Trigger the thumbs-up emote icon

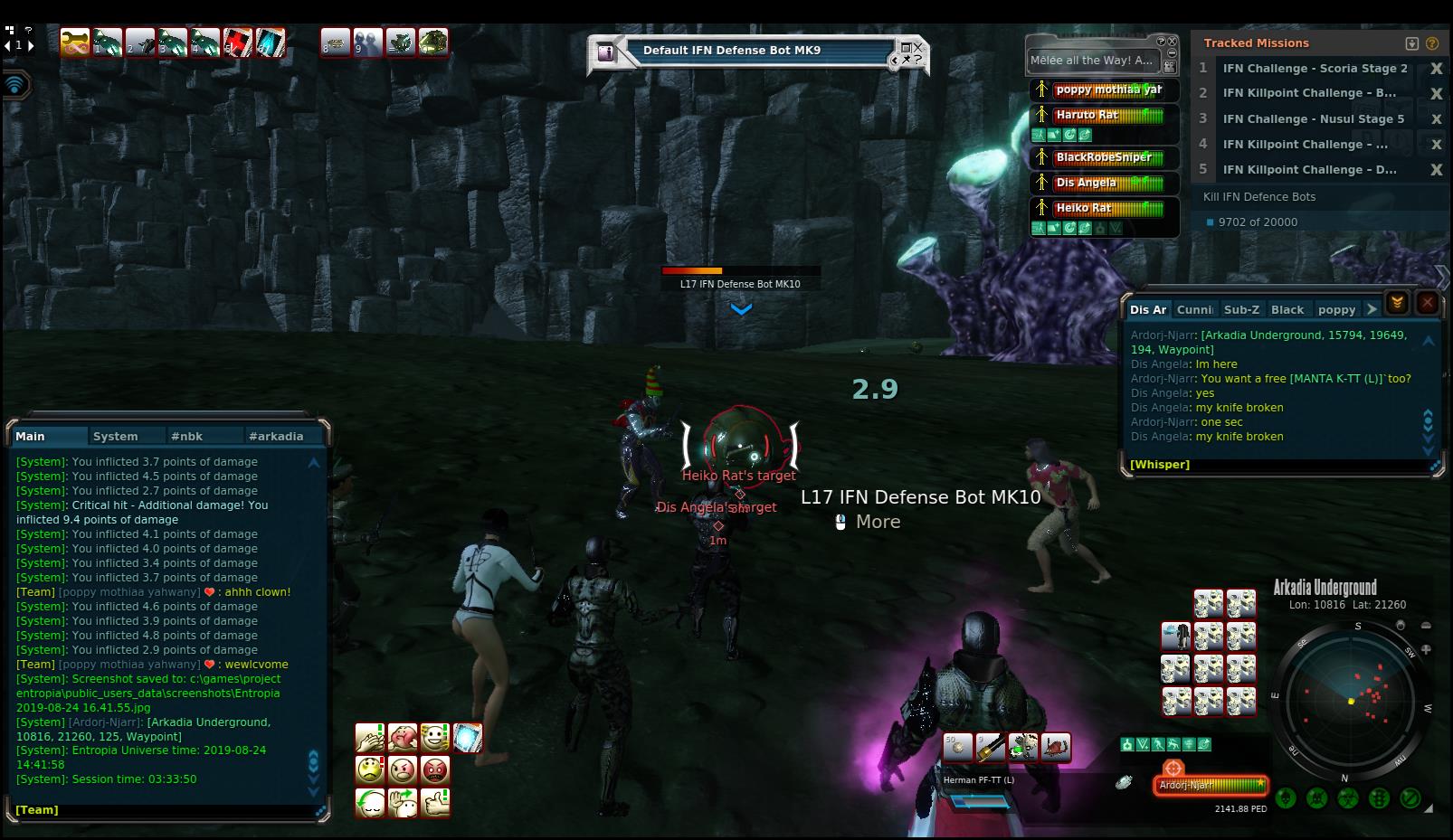[x=435, y=802]
